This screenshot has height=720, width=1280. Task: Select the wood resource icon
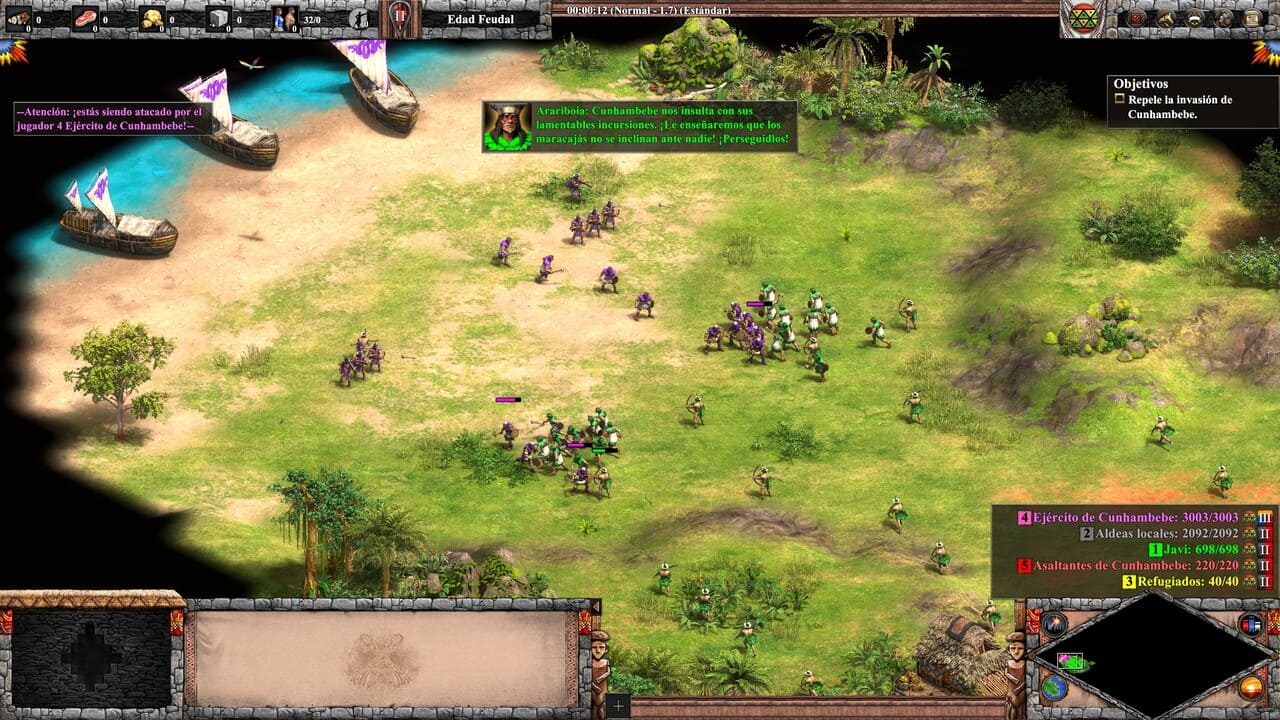[19, 18]
